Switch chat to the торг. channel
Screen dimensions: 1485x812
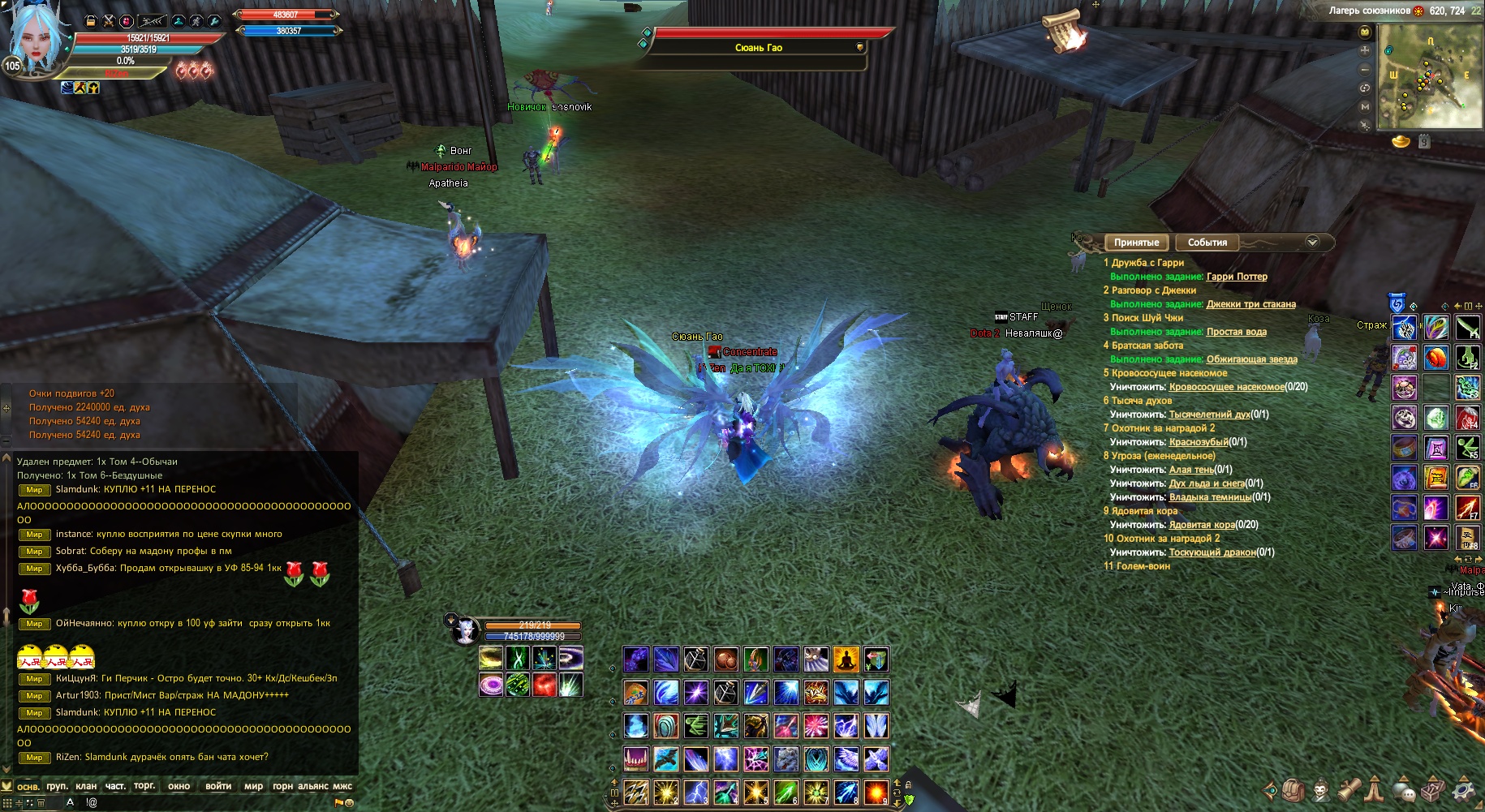pyautogui.click(x=144, y=786)
